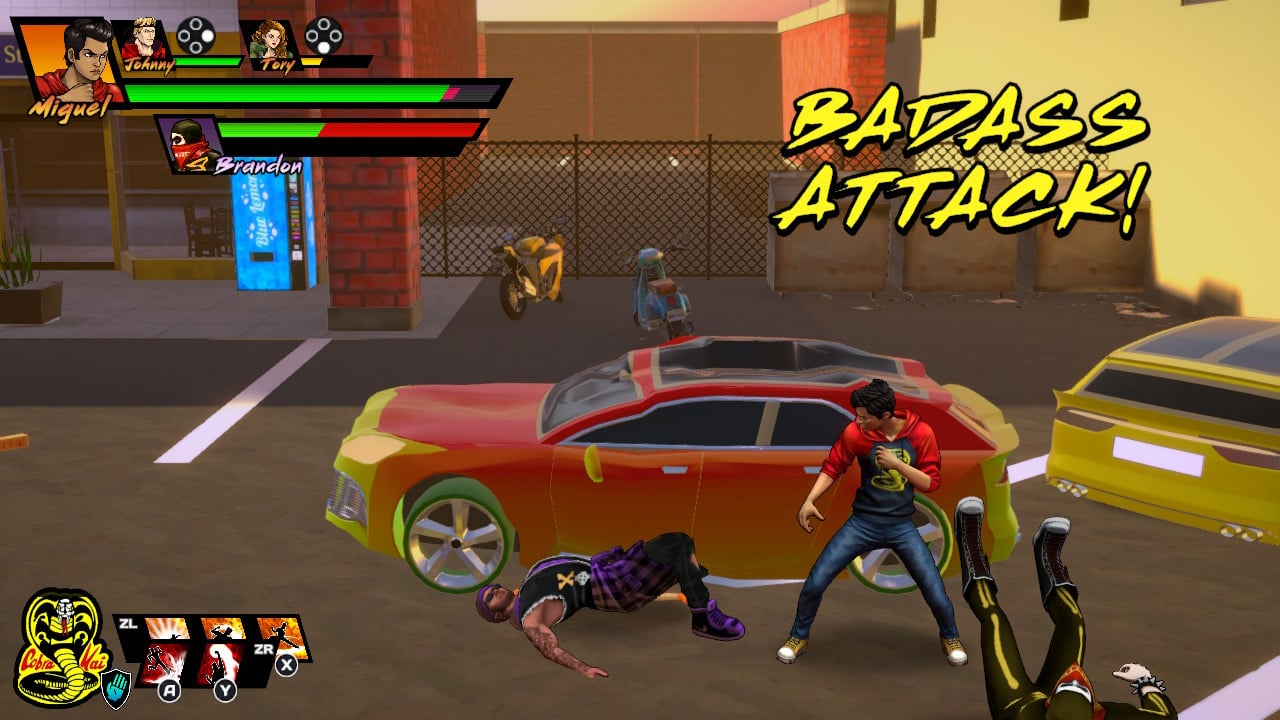Click the blue hand shield icon
1280x720 pixels.
tap(116, 688)
